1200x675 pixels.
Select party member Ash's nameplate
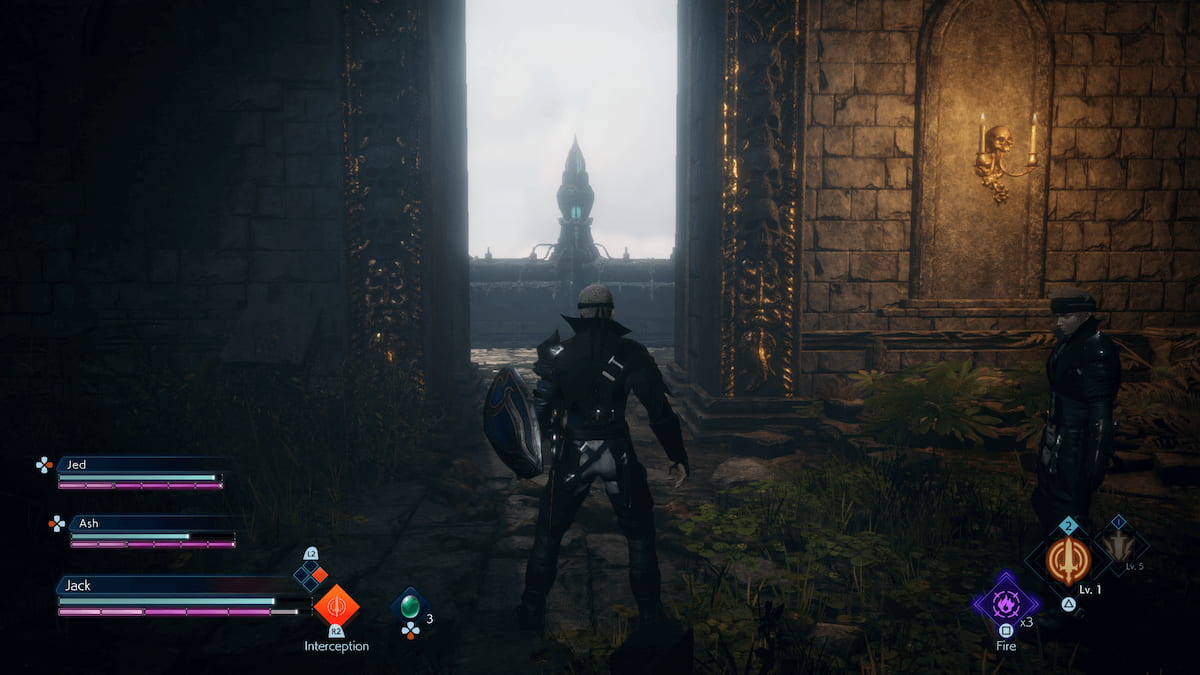pyautogui.click(x=150, y=523)
